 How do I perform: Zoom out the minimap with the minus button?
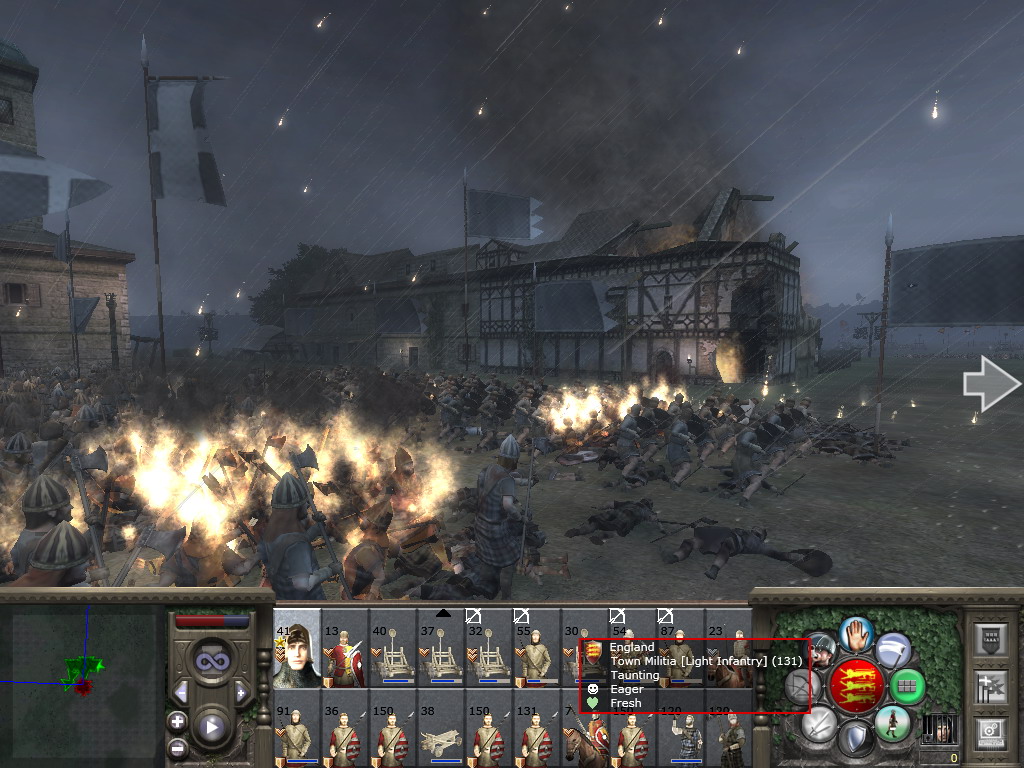click(177, 746)
